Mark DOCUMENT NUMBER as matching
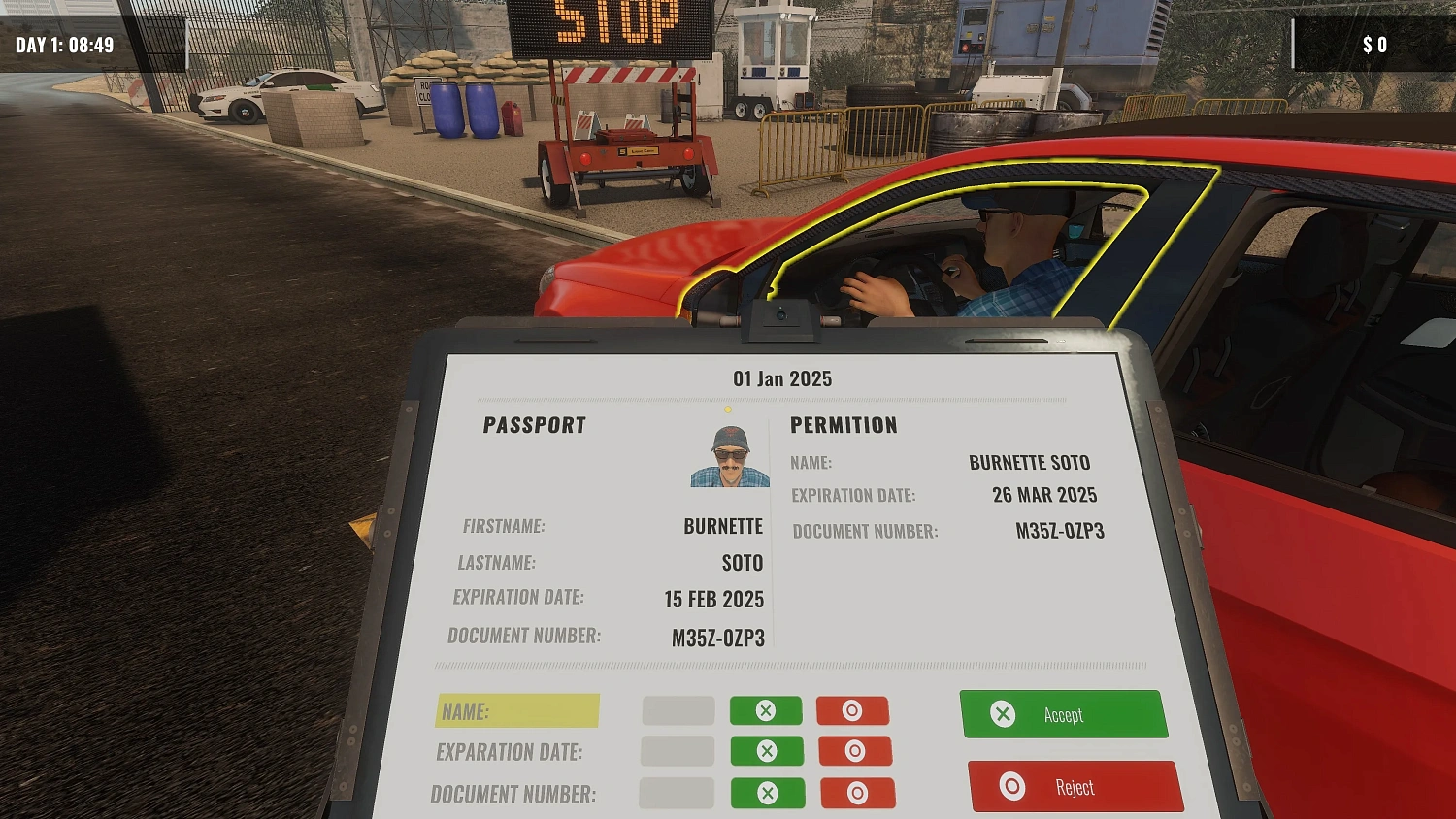Screen dimensions: 1456x819 click(766, 793)
